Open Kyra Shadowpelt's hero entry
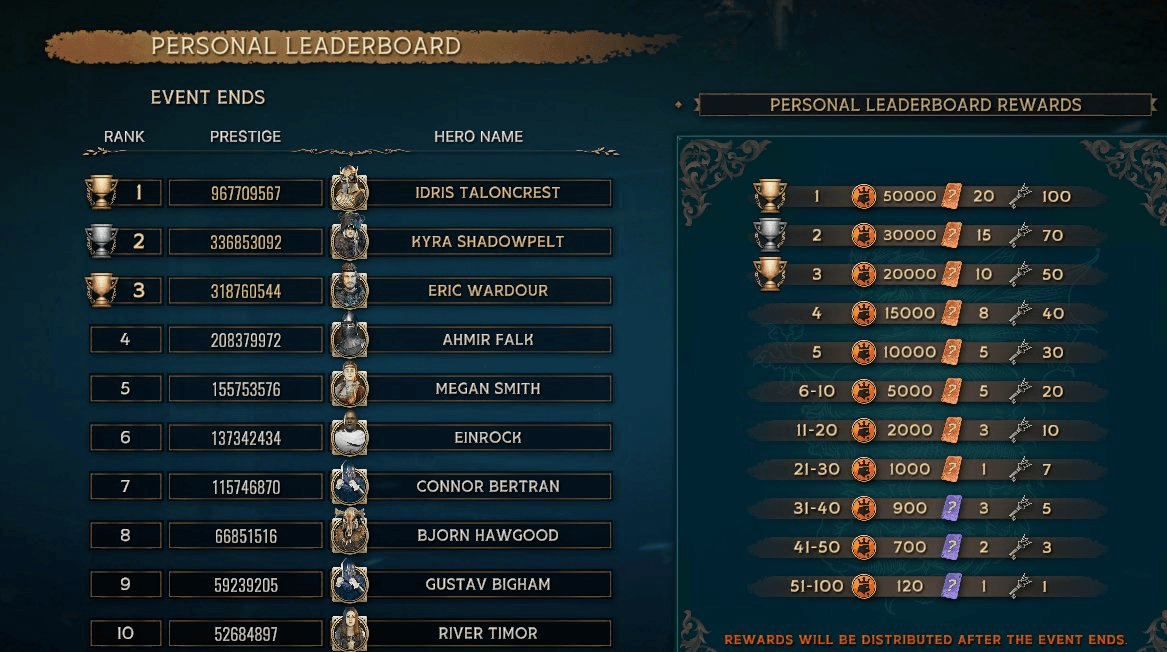The width and height of the screenshot is (1167, 652). pos(487,242)
